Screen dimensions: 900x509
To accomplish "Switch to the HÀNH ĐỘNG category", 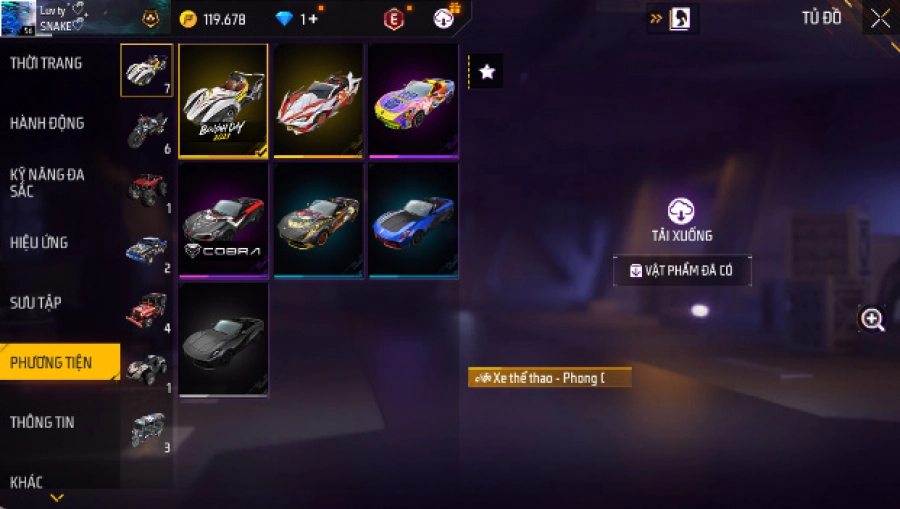I will [47, 124].
